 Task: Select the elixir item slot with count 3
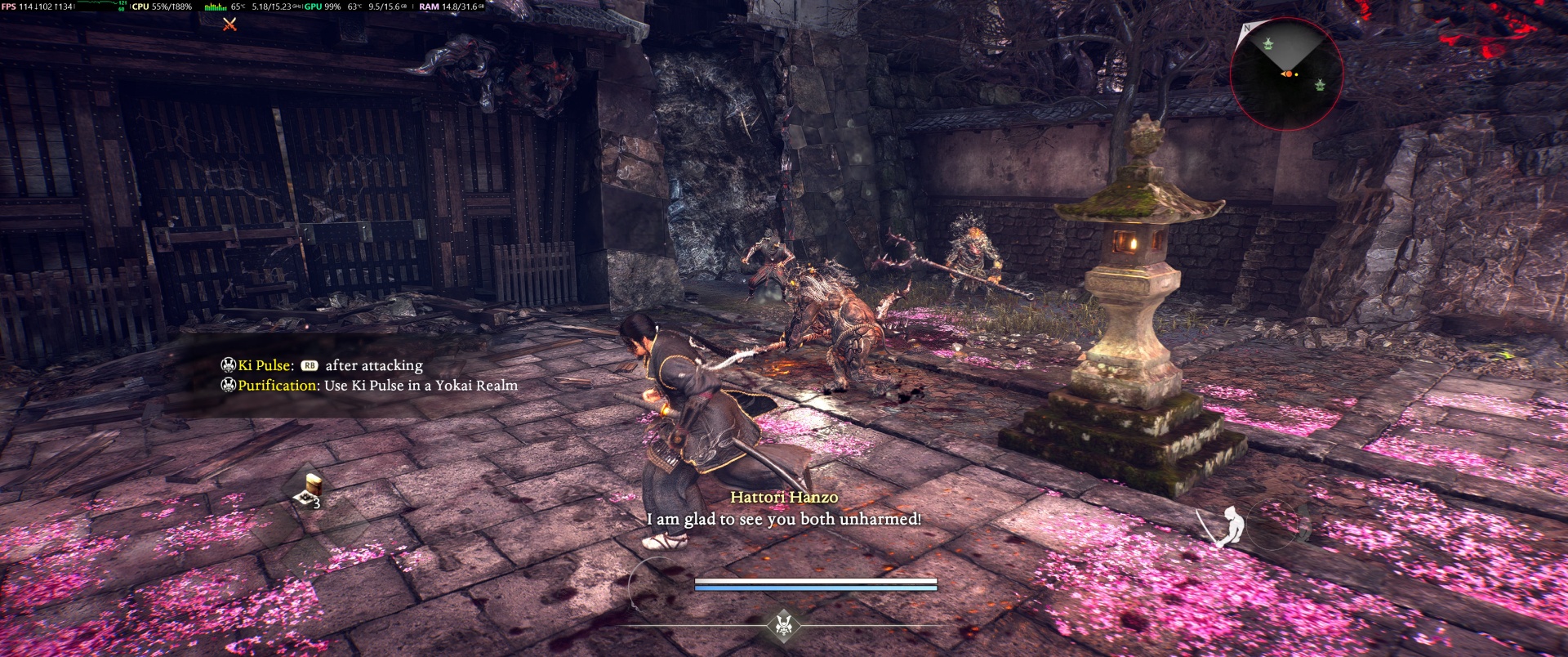tap(310, 491)
